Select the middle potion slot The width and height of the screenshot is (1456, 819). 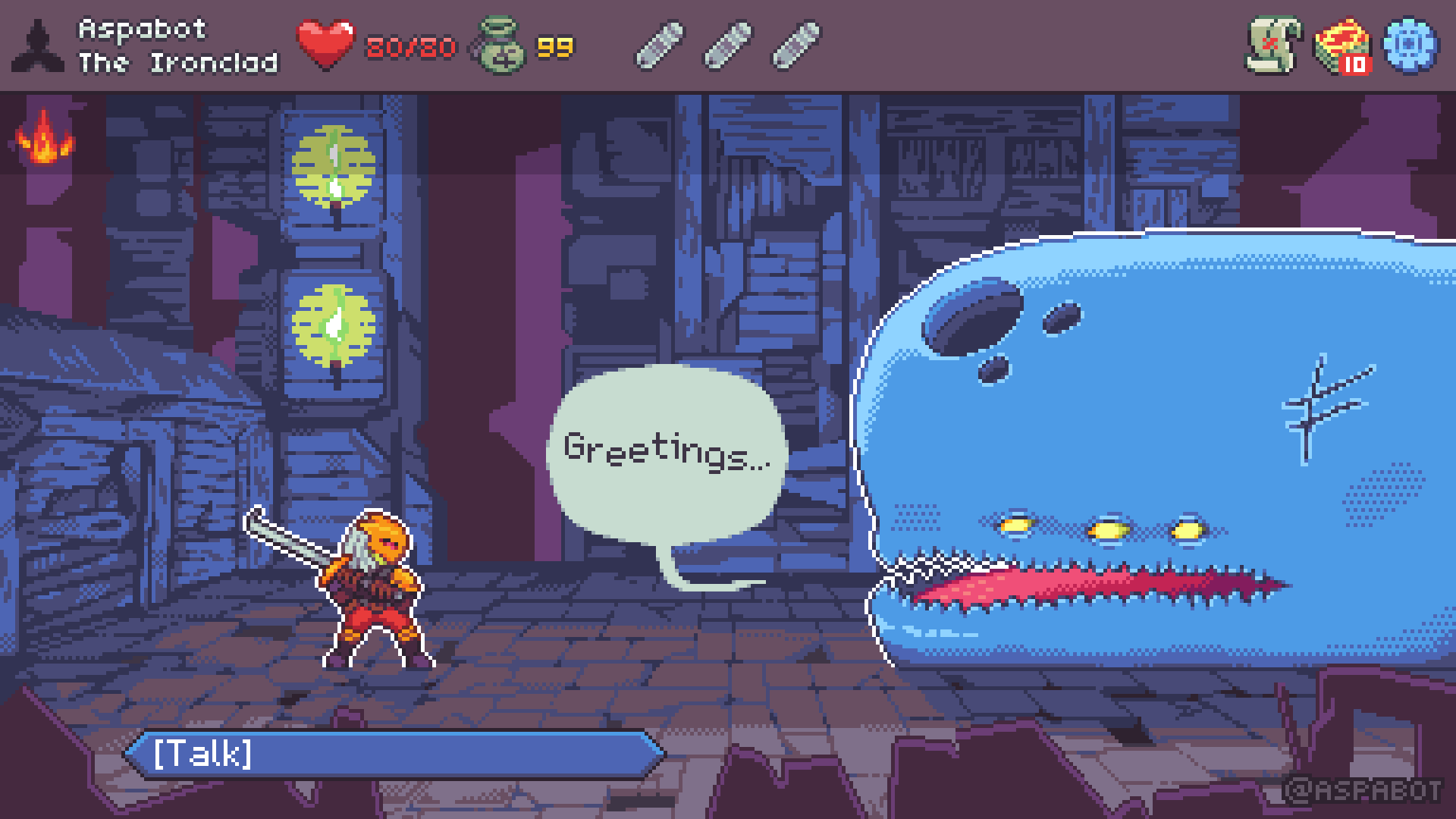click(726, 45)
